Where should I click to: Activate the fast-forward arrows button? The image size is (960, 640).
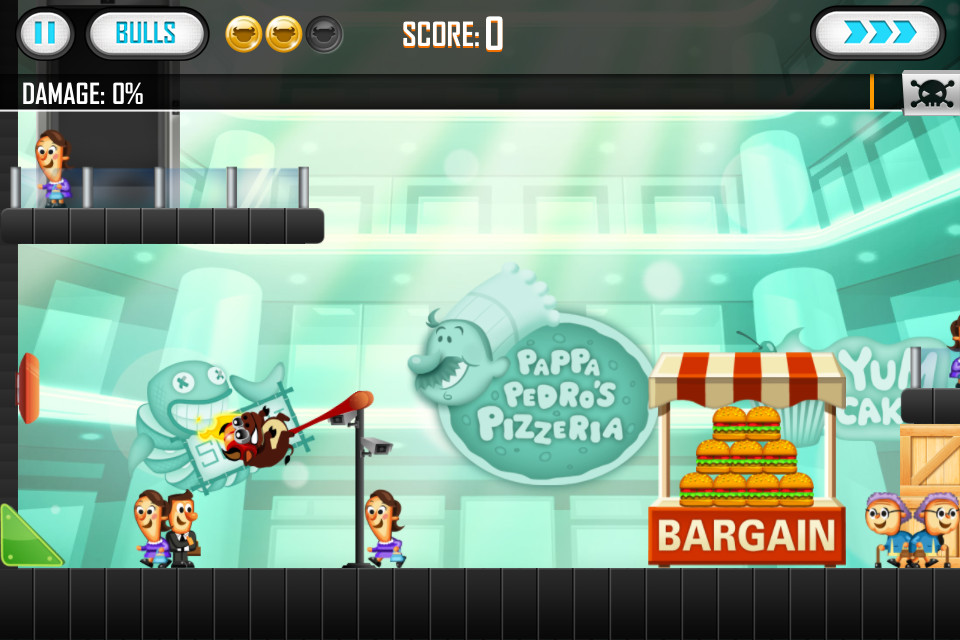(878, 33)
